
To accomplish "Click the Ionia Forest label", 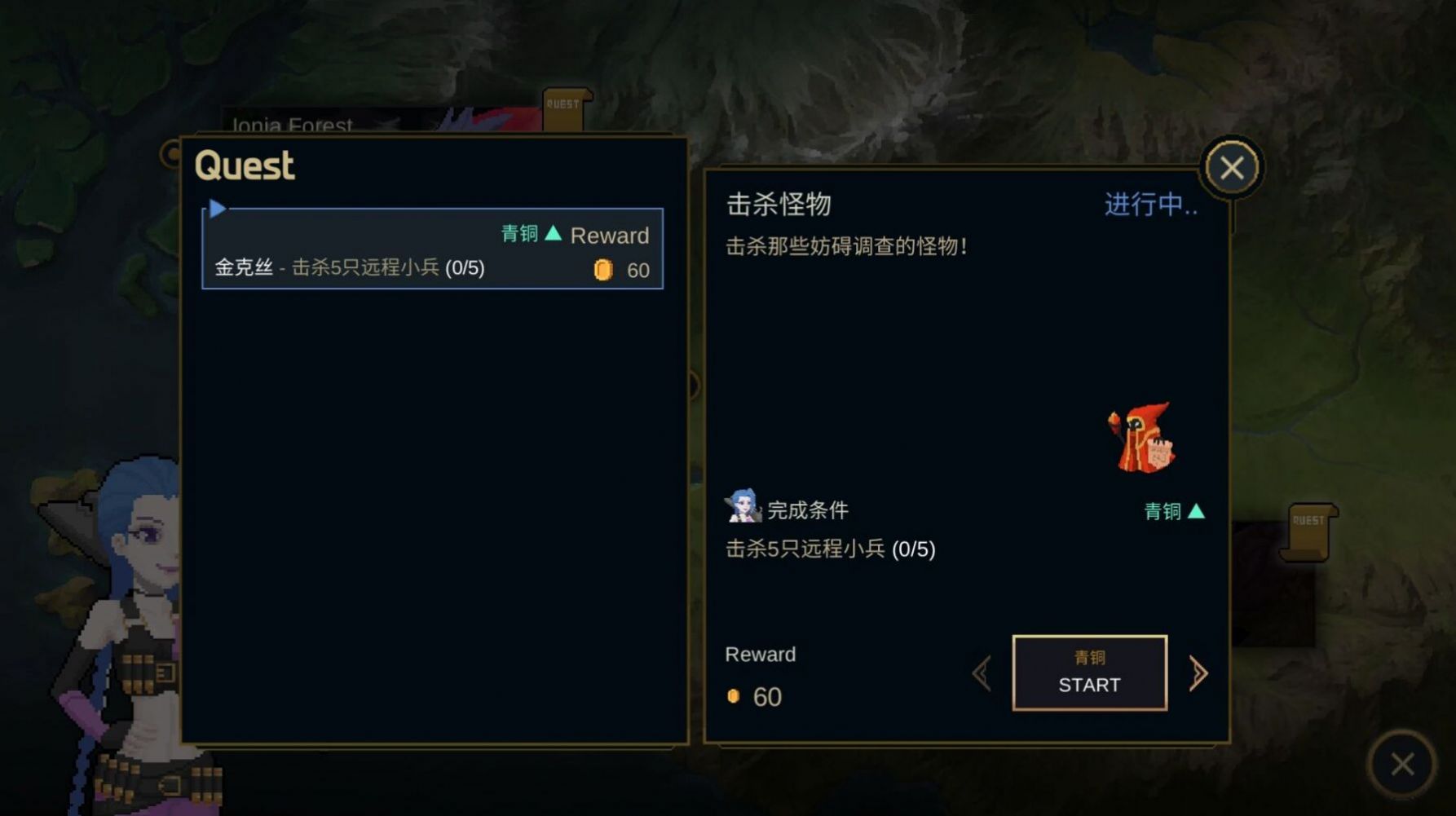I will (289, 125).
